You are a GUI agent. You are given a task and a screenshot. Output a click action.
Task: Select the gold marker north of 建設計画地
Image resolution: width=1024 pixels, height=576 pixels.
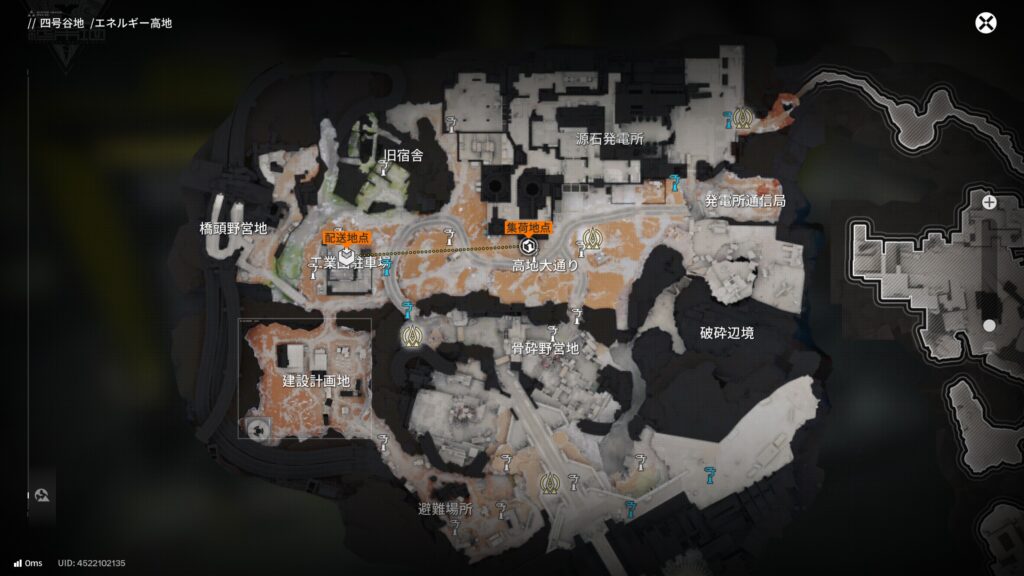(x=411, y=336)
